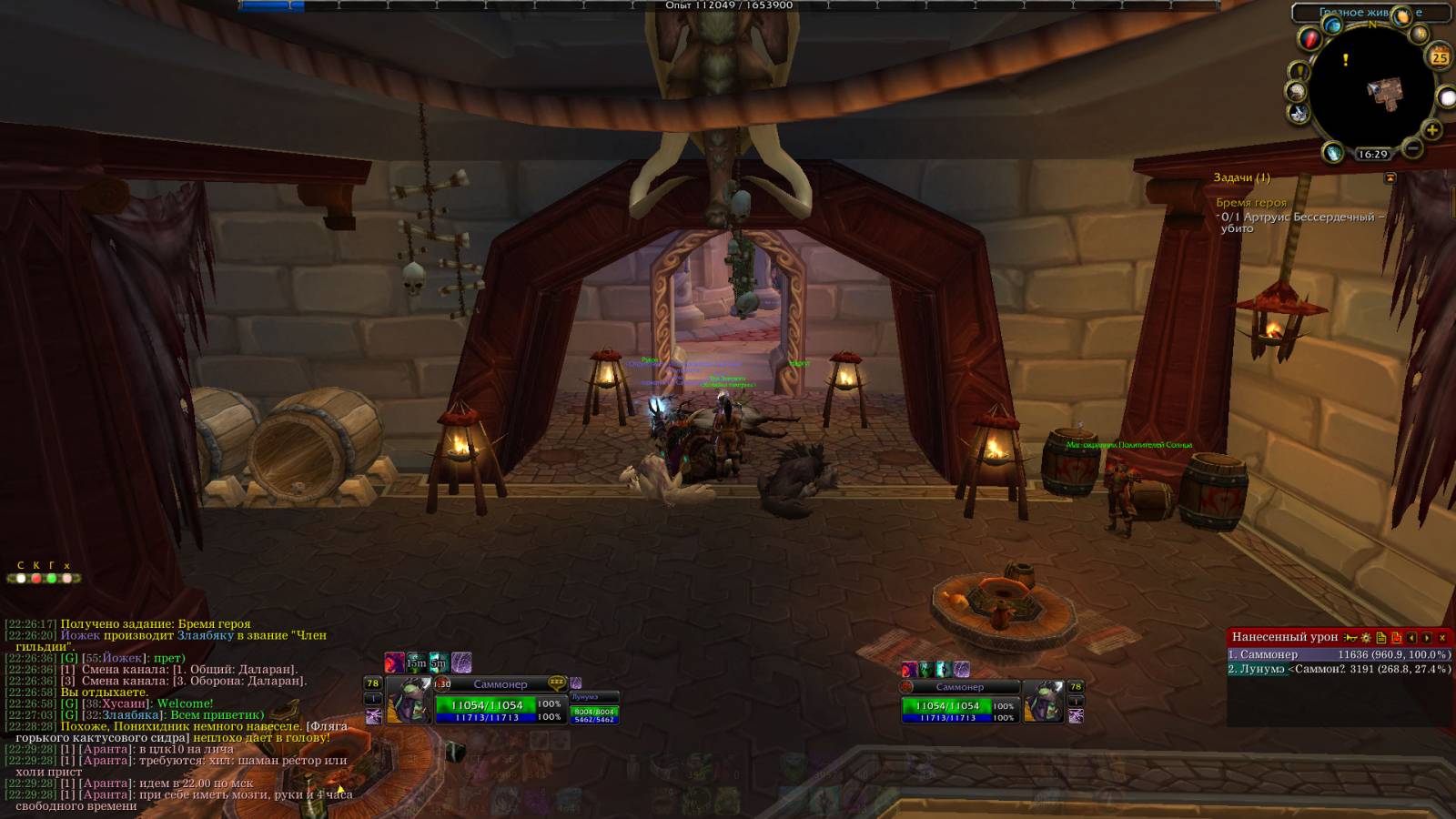Click the minimap zoom-out minus button
1456x819 pixels.
[1412, 147]
